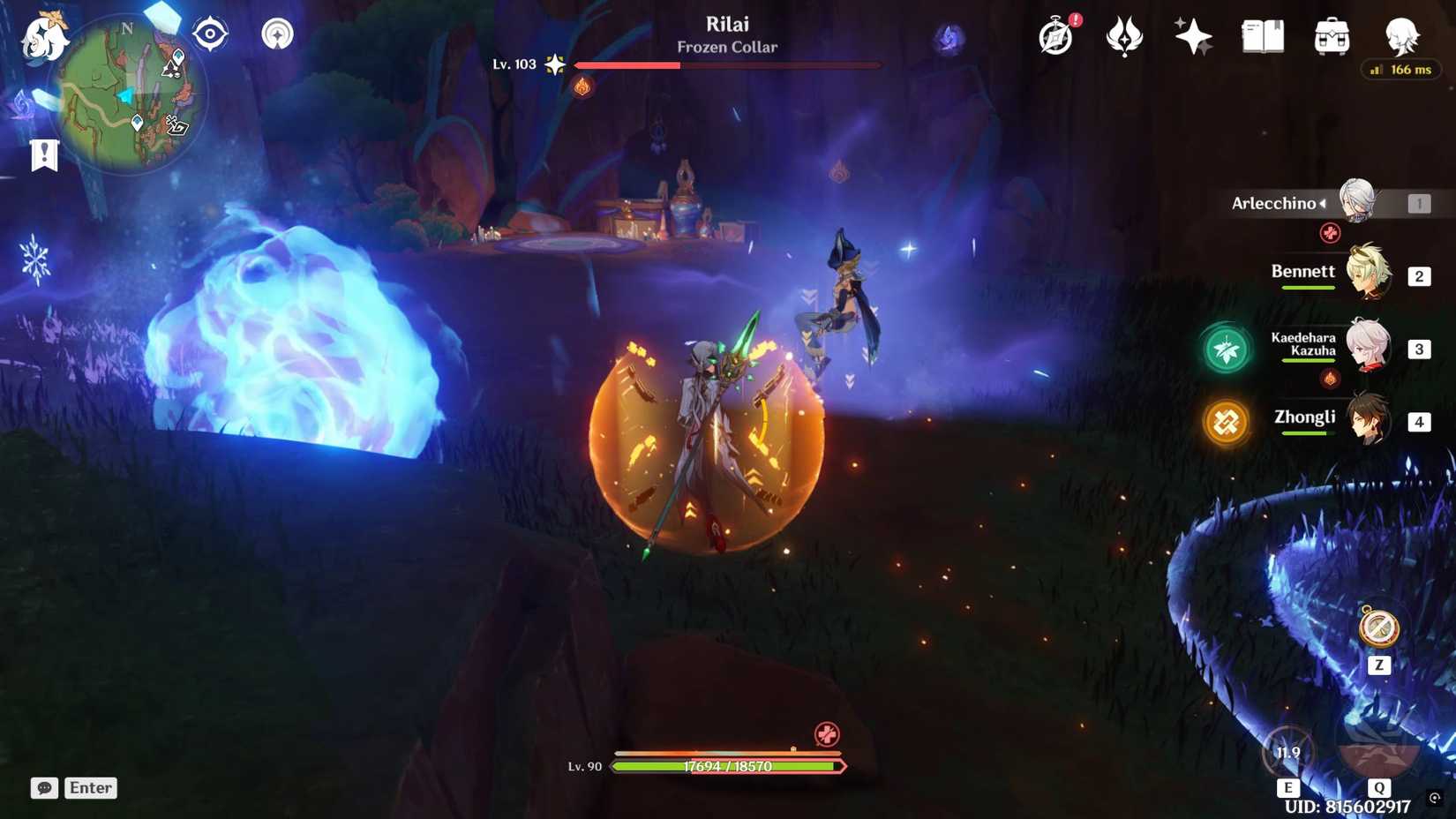Open the Archive book icon
This screenshot has width=1456, height=819.
tap(1261, 35)
